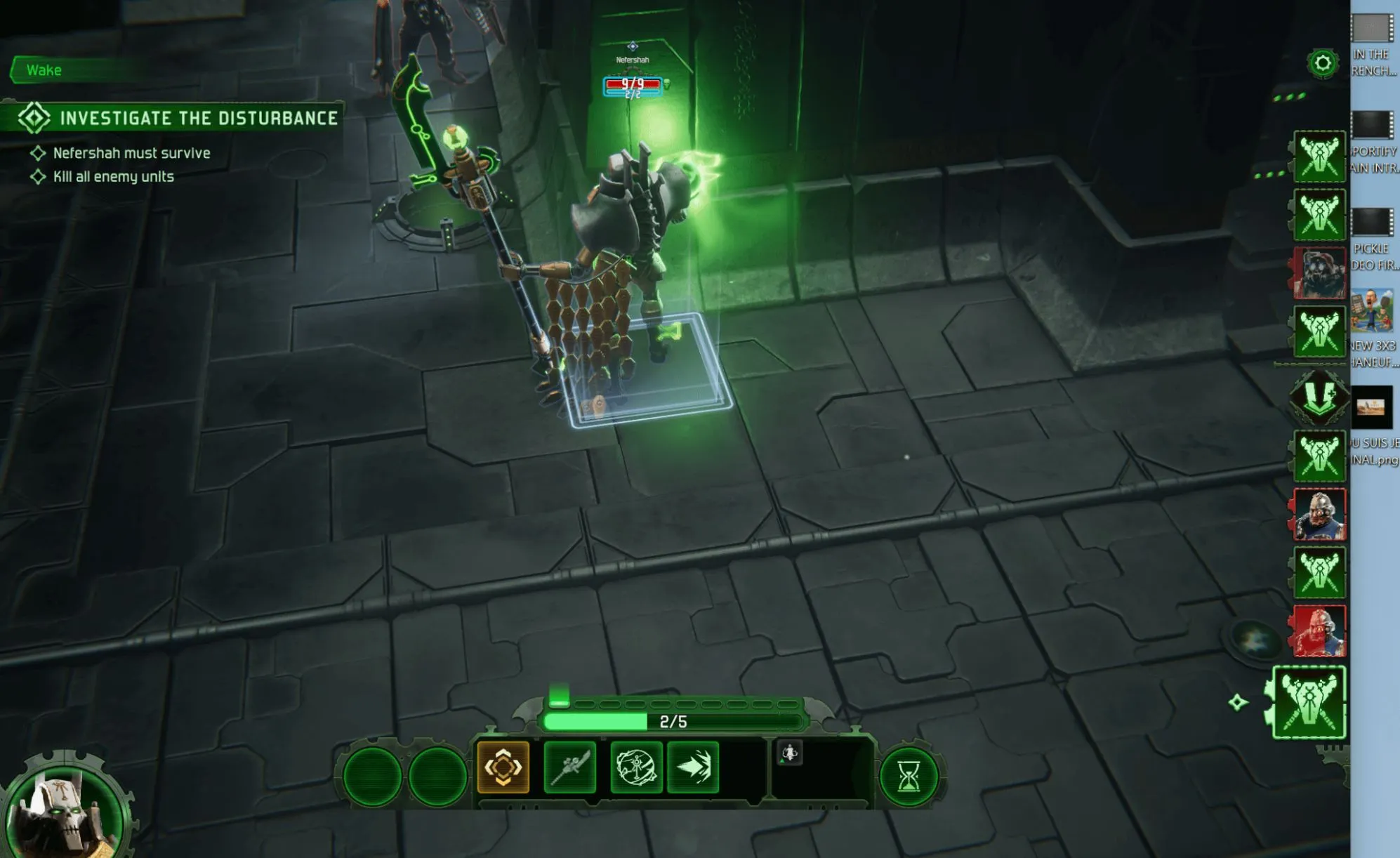Select the red-tinted enemy portrait in turn order
The width and height of the screenshot is (1400, 858).
click(1320, 631)
